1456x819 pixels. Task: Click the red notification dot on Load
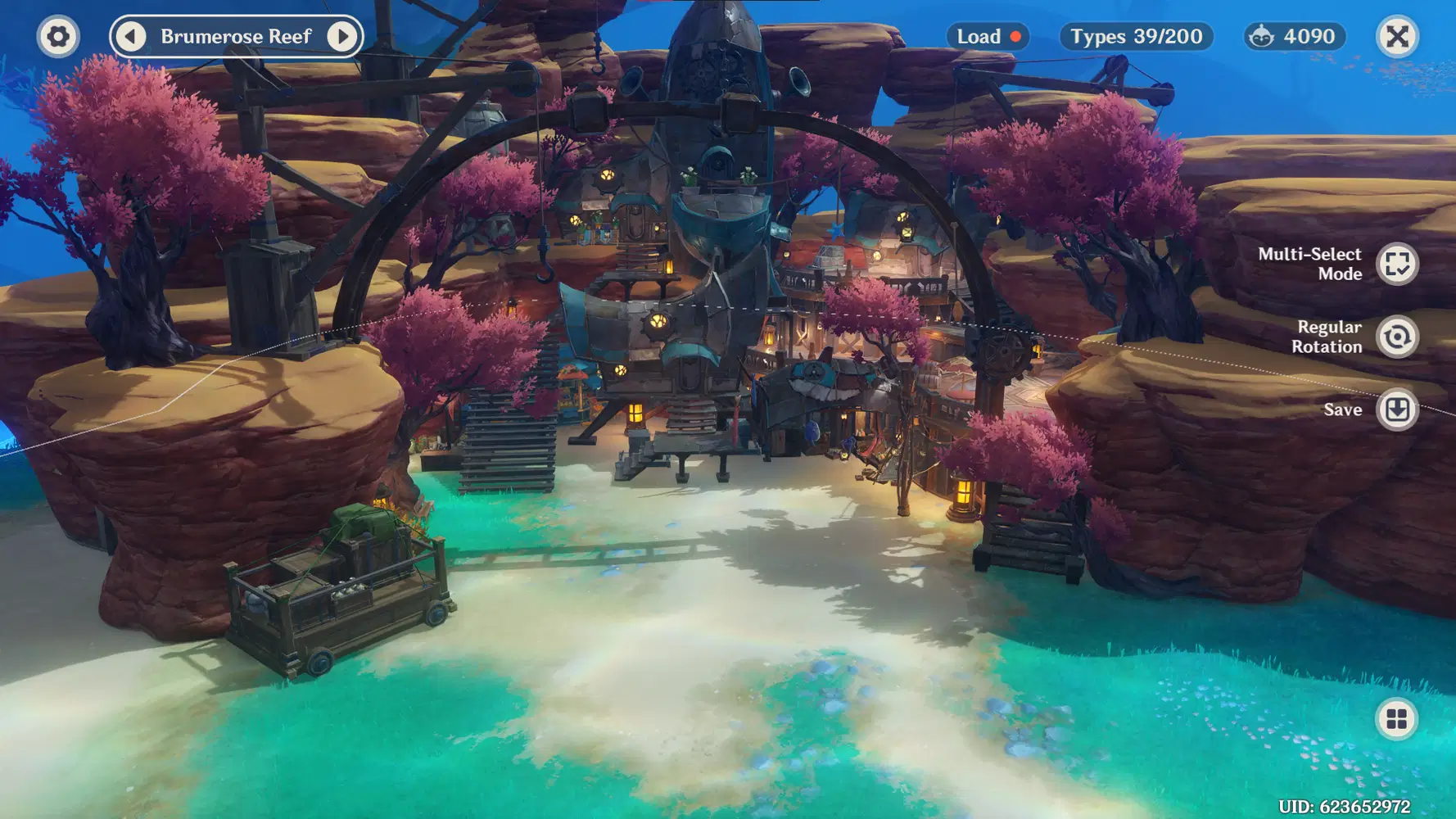(x=1015, y=36)
